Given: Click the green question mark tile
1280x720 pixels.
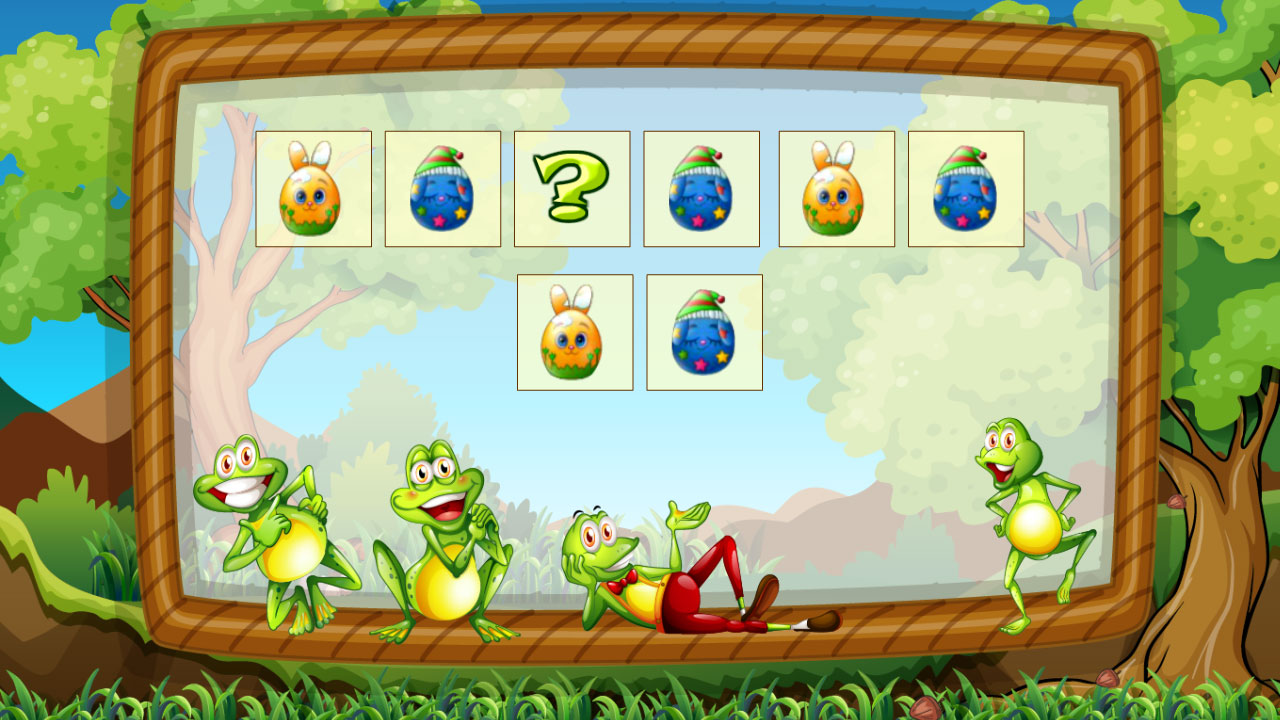Looking at the screenshot, I should tap(571, 188).
